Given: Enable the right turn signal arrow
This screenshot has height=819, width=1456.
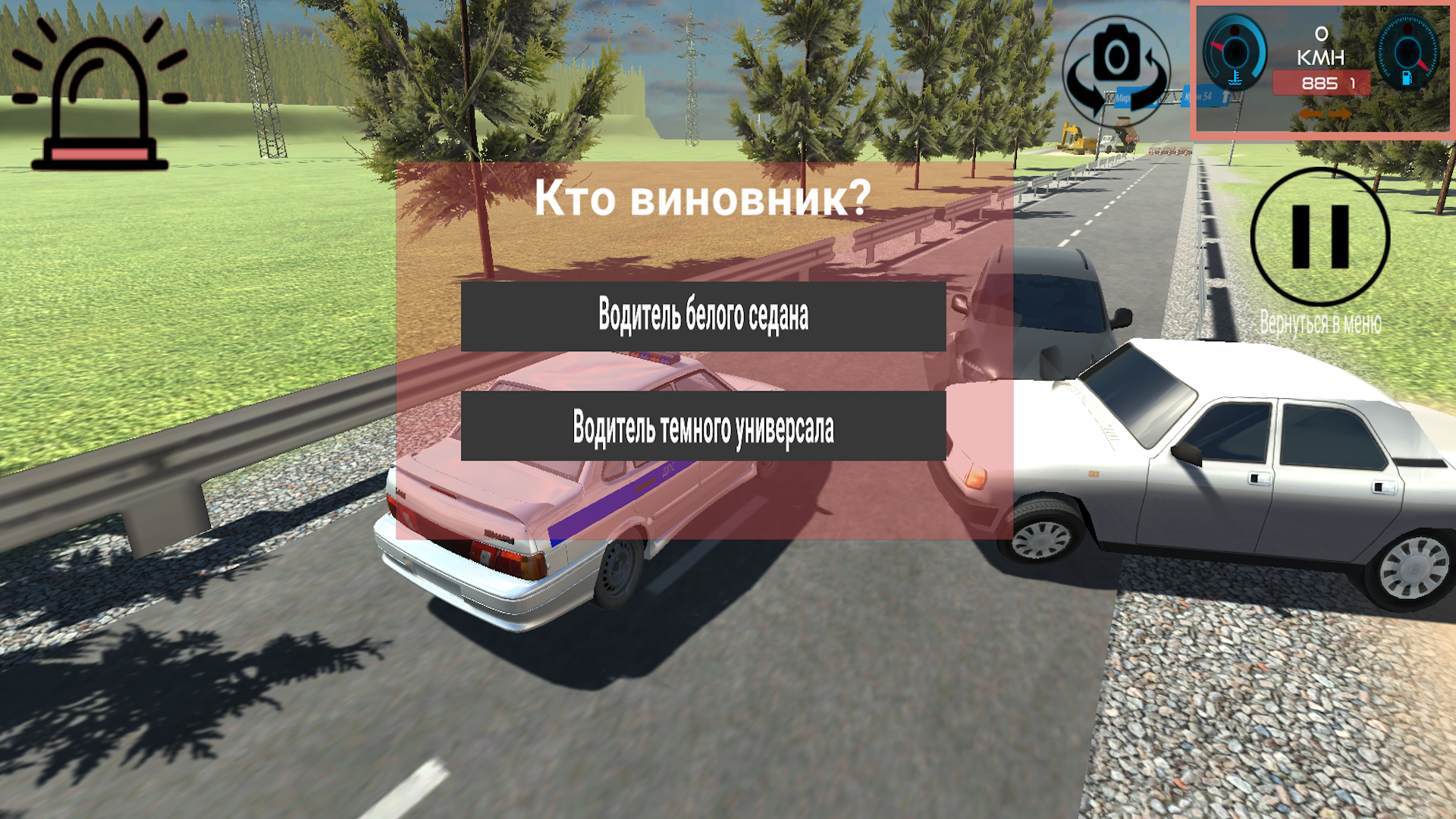Looking at the screenshot, I should [1339, 114].
